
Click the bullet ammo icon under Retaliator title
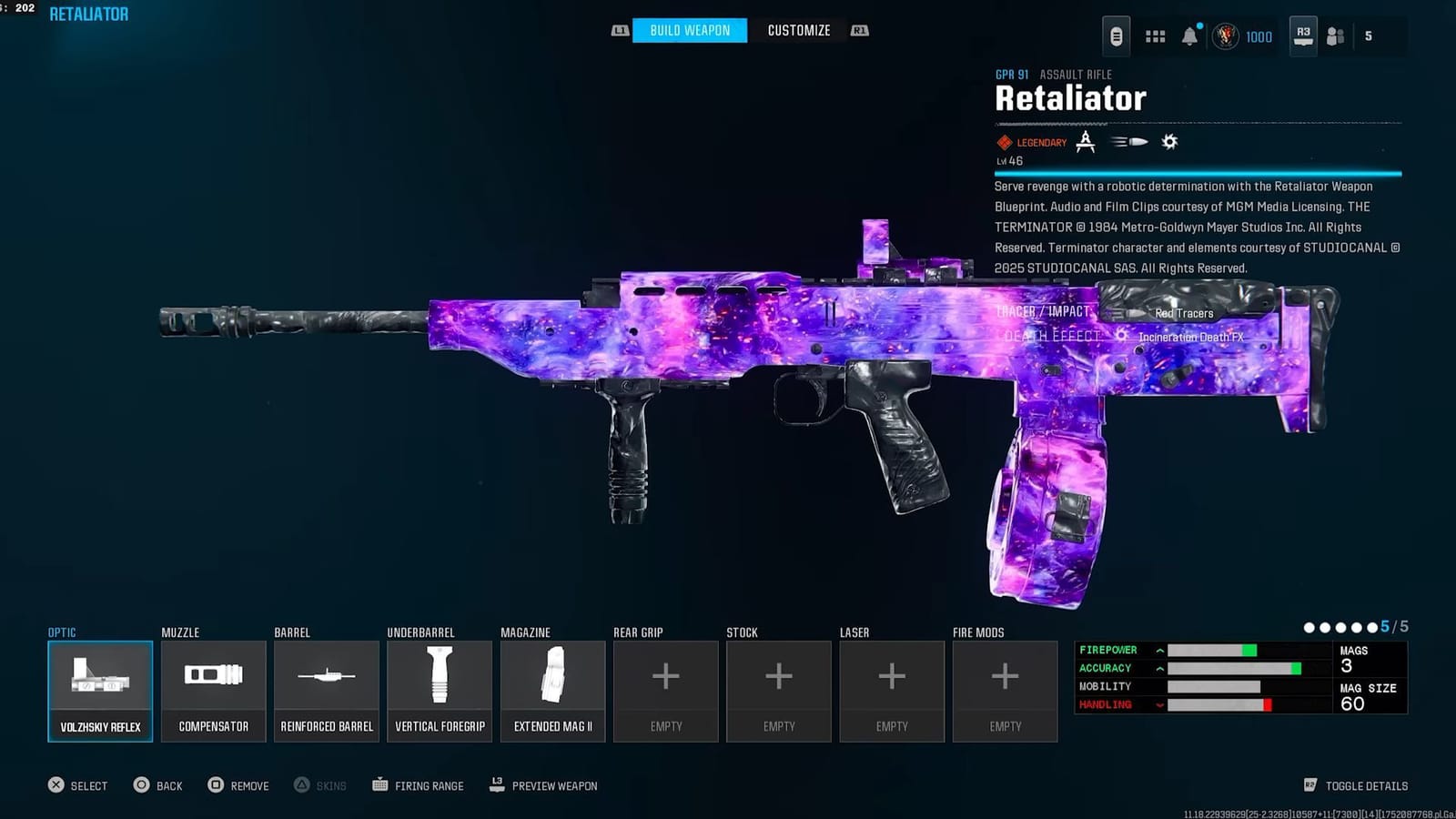(1128, 142)
